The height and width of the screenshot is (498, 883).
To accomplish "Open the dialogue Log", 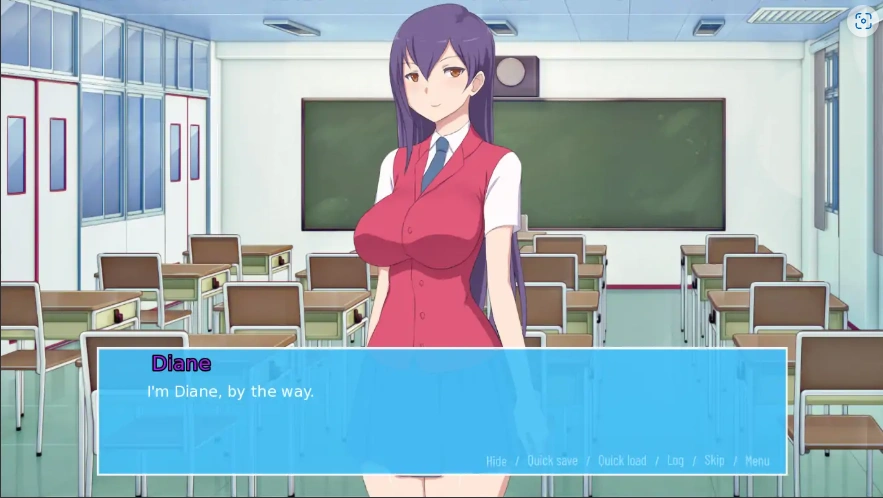I will 675,461.
